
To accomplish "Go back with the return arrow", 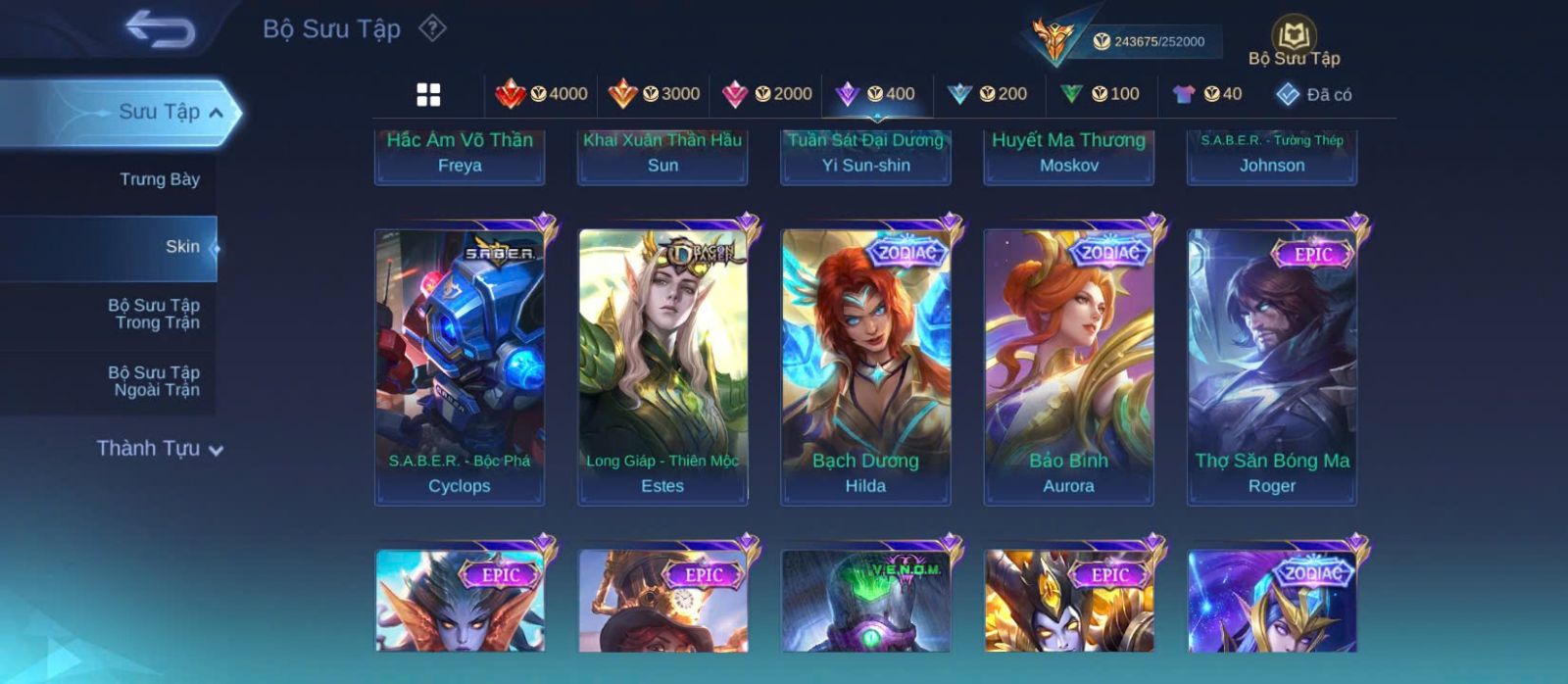I will click(161, 29).
